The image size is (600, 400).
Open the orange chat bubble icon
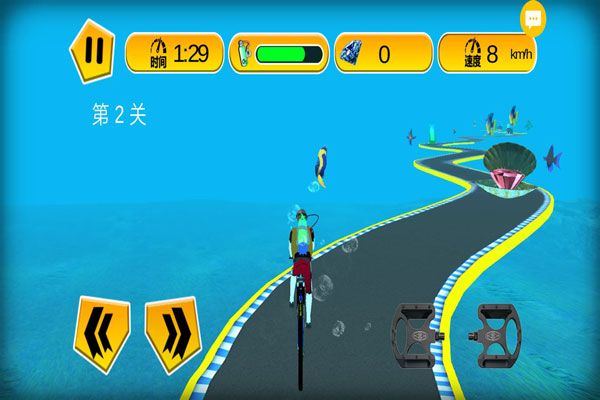tap(533, 18)
